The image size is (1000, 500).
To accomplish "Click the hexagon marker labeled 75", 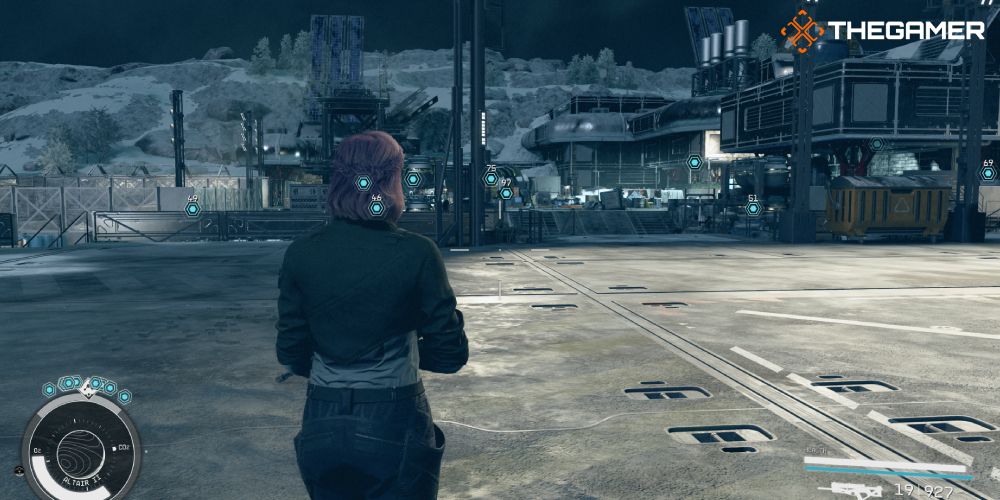I will [x=490, y=179].
